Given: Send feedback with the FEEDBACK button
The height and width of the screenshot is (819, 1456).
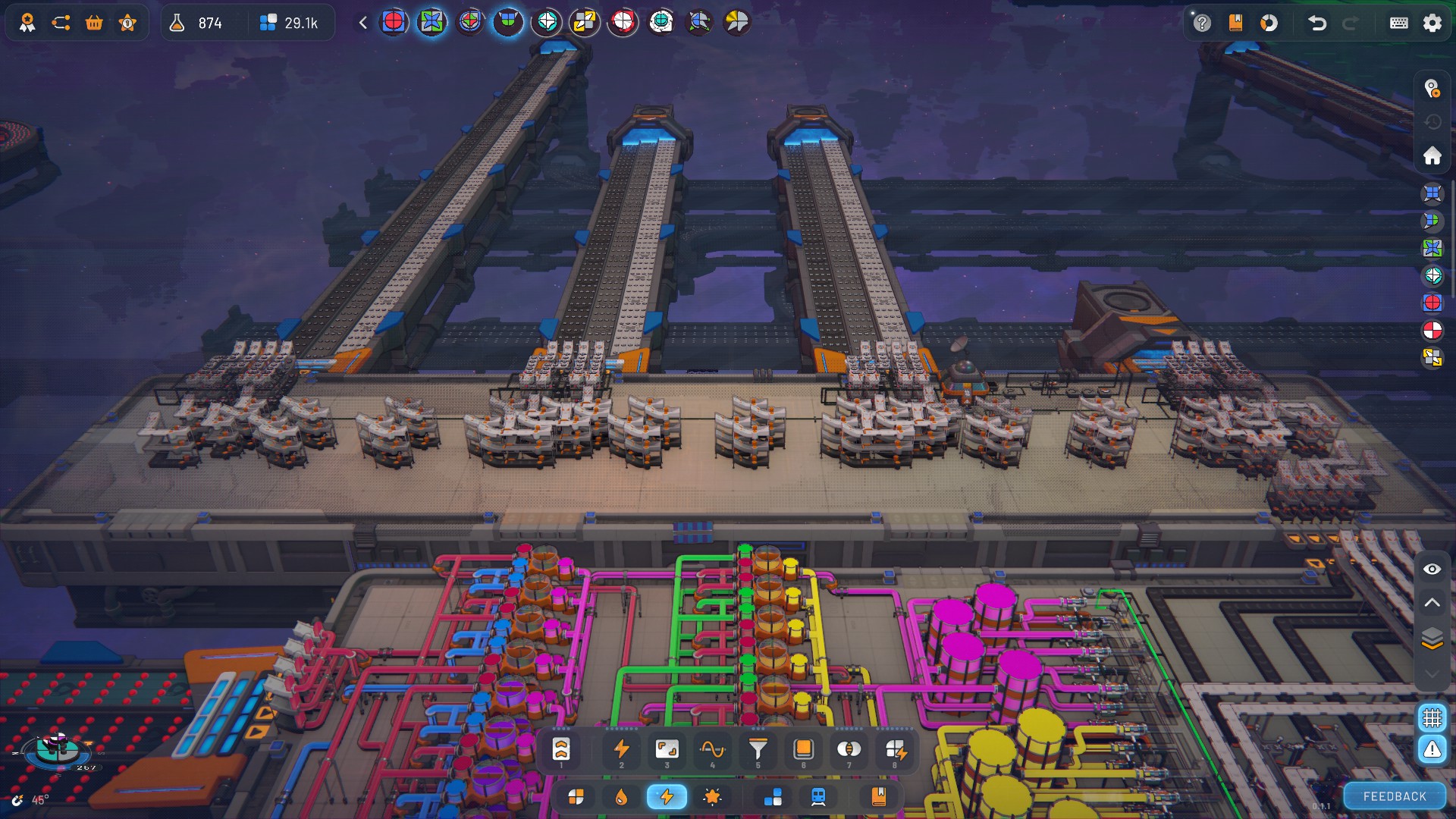Looking at the screenshot, I should (x=1394, y=796).
